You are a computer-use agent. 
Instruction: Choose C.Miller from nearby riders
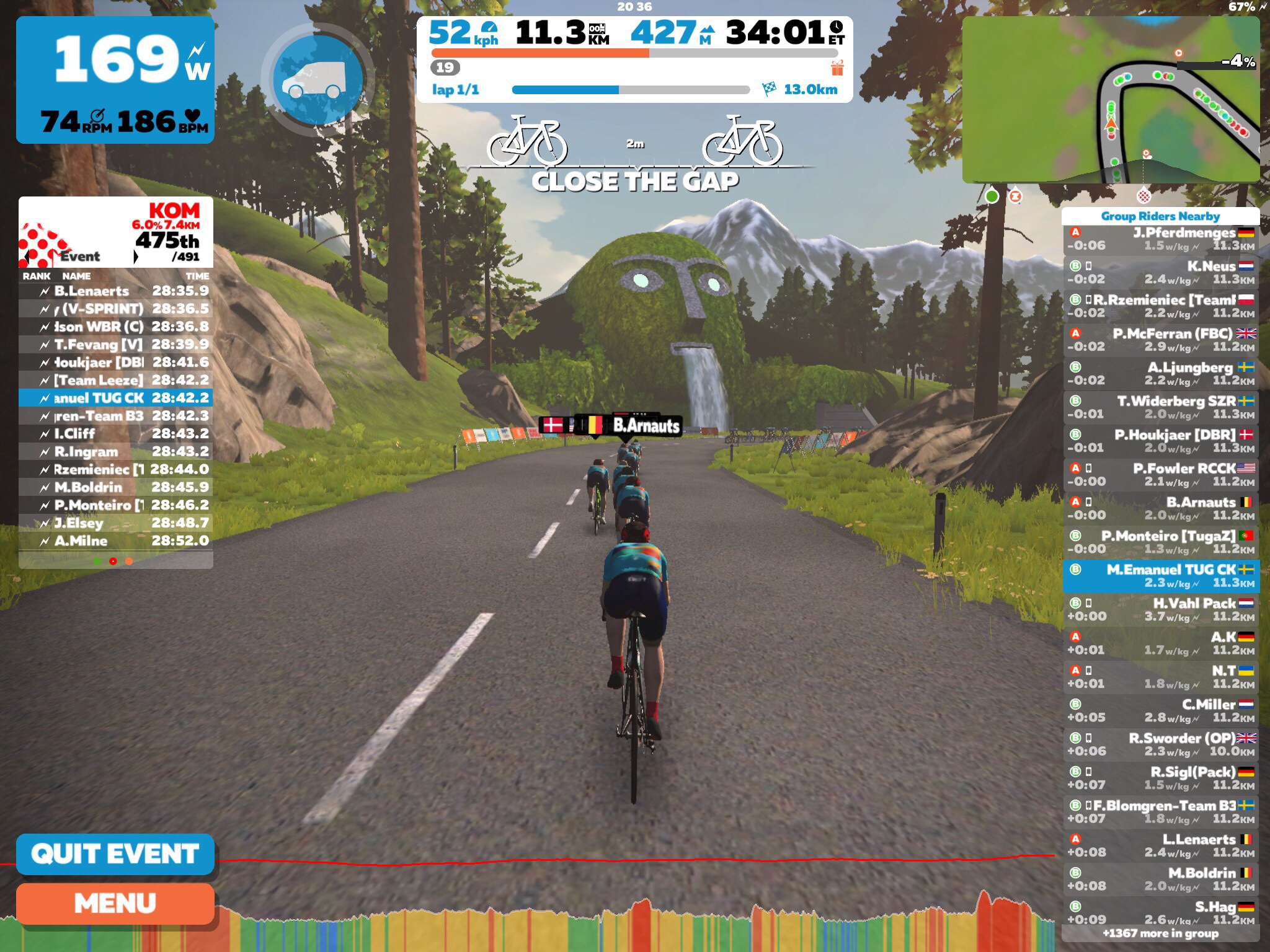pos(1160,711)
